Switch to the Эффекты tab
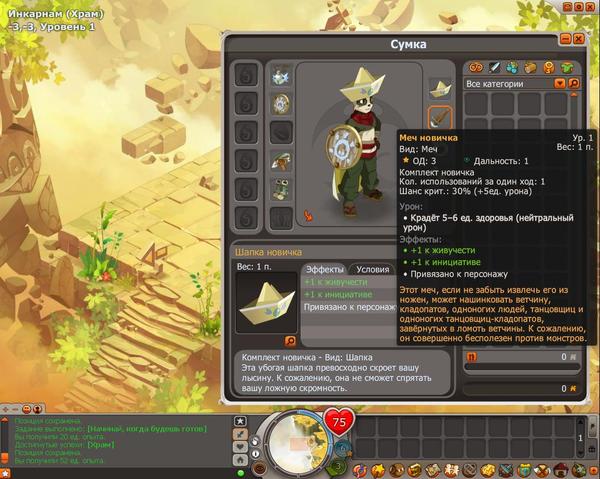 324,269
